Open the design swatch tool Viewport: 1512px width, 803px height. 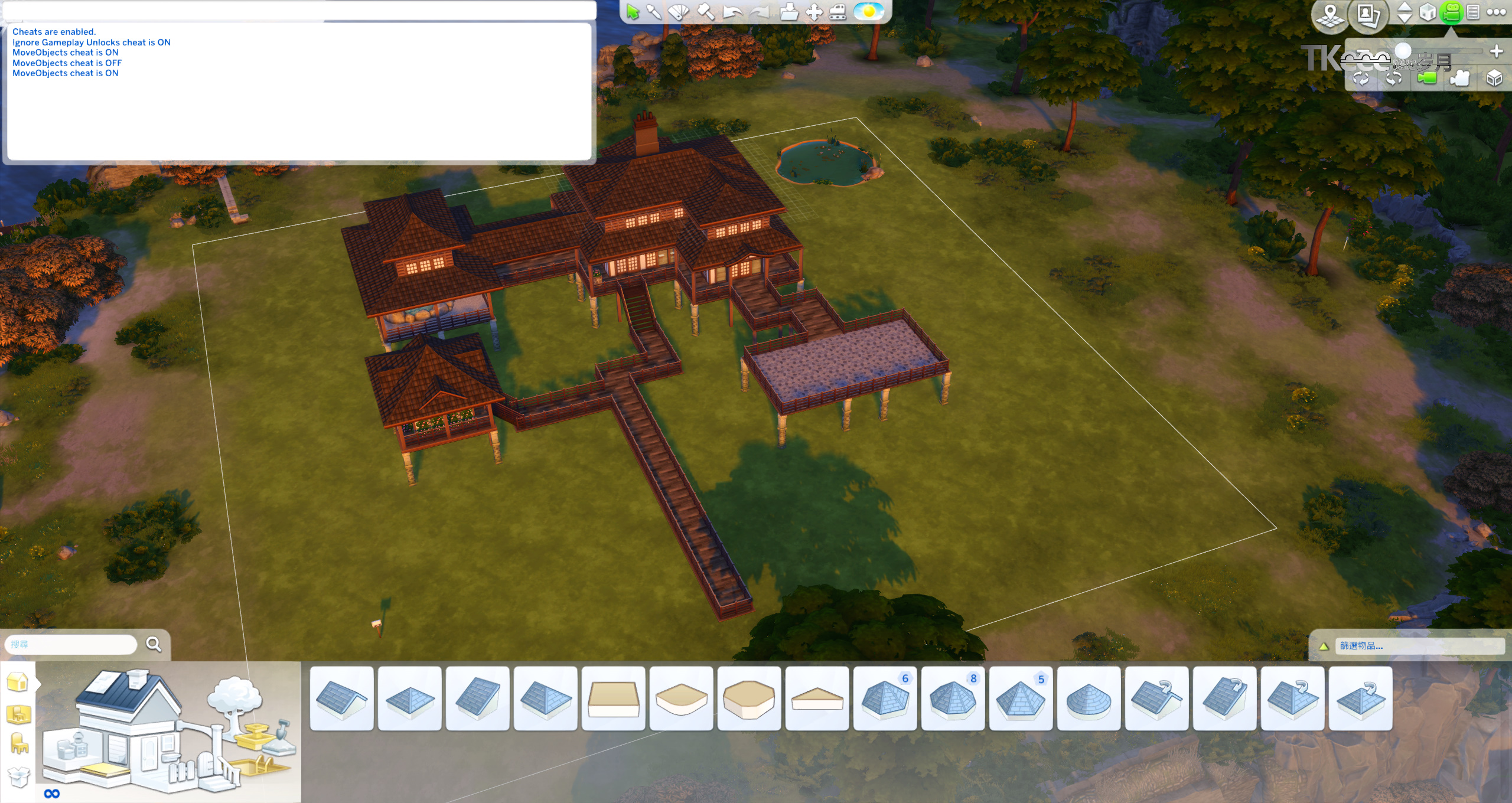(x=679, y=12)
